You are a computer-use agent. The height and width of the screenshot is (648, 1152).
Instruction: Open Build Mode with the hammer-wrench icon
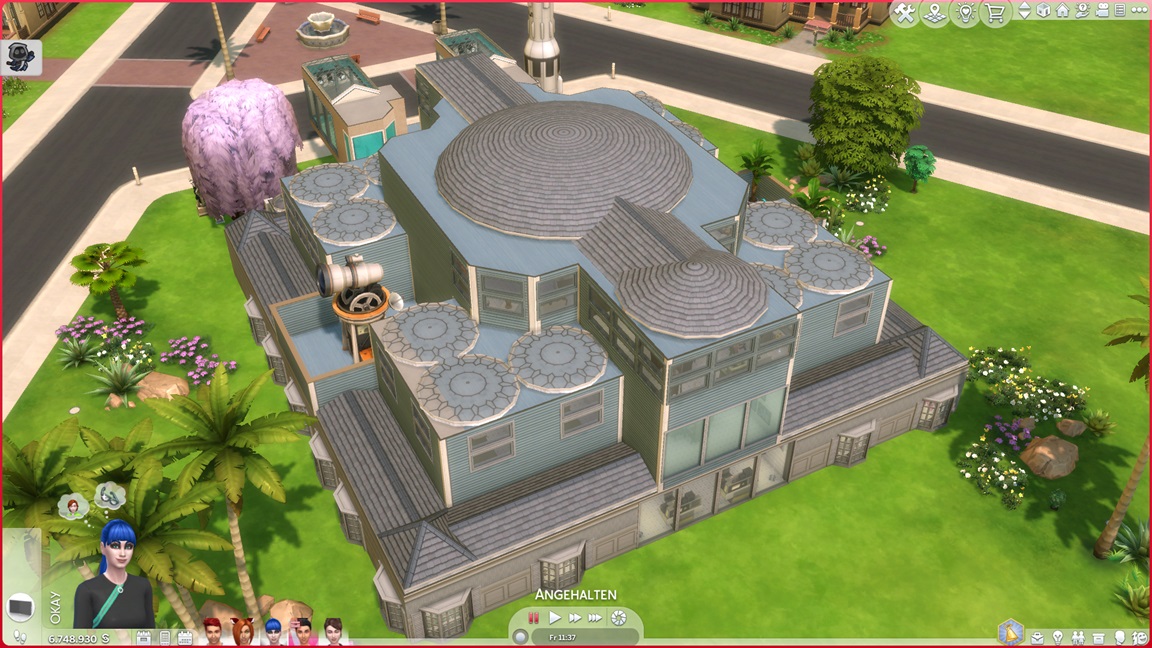coord(904,13)
